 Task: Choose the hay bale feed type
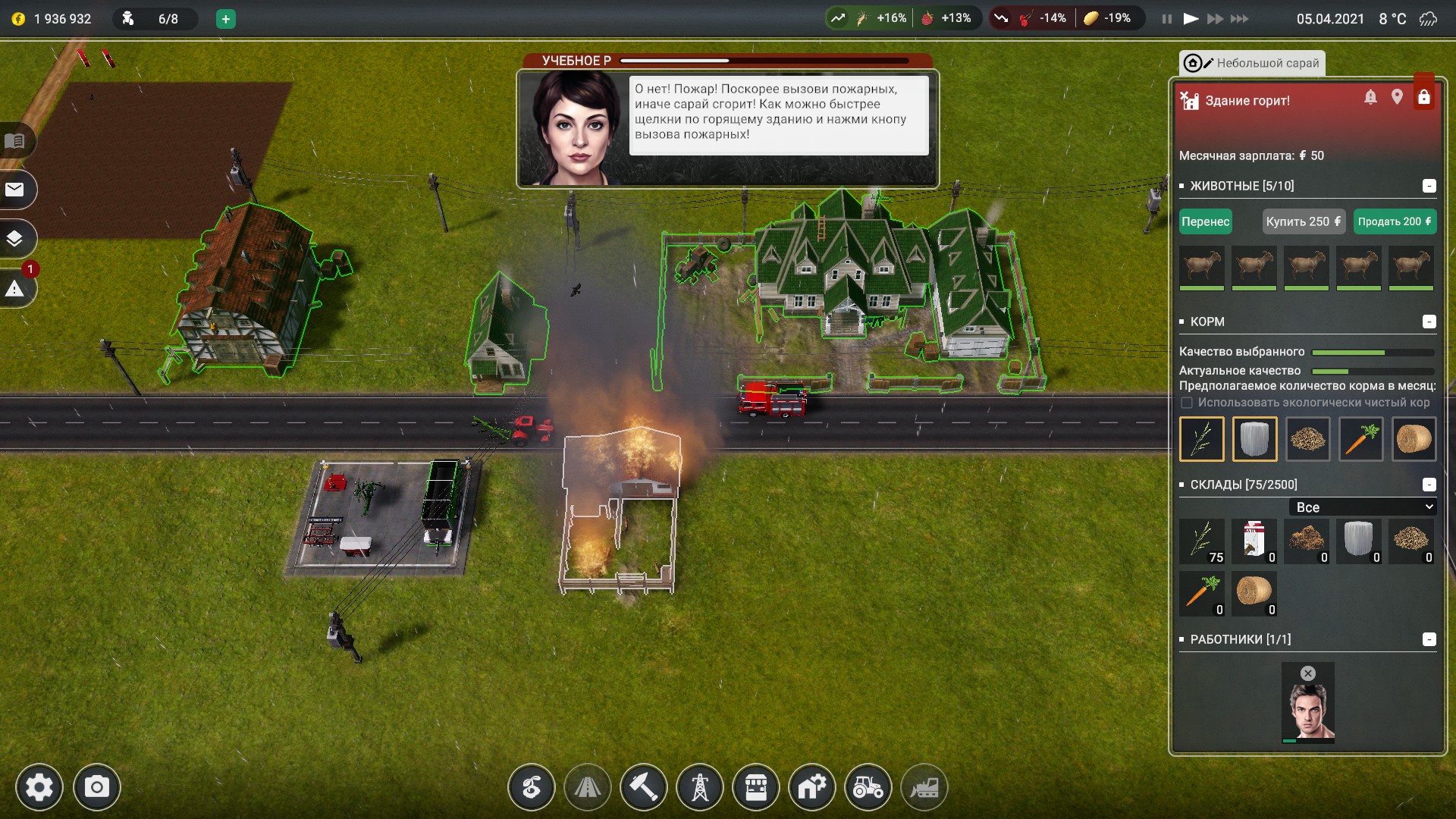pos(1414,439)
